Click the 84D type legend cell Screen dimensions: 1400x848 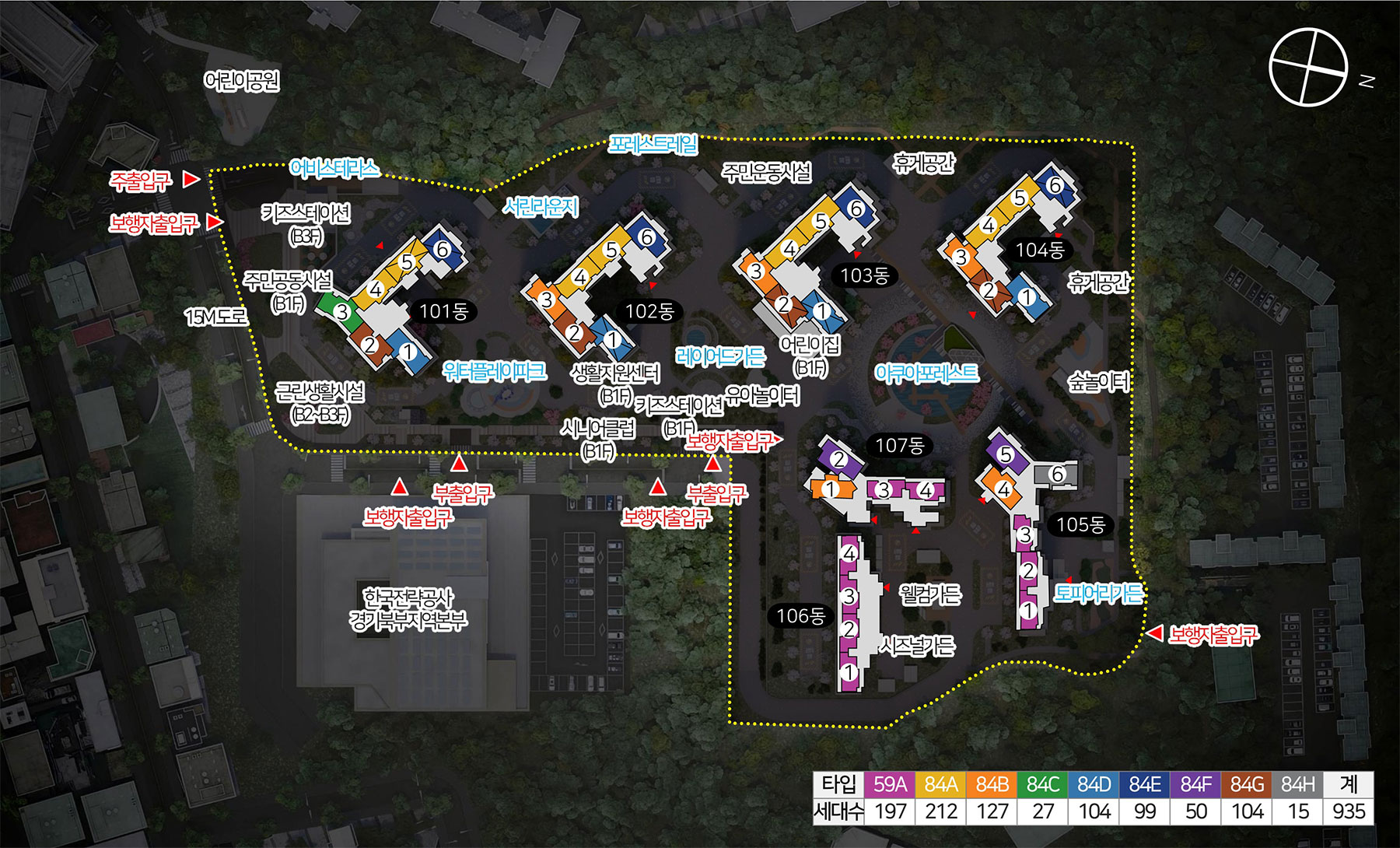point(1094,784)
